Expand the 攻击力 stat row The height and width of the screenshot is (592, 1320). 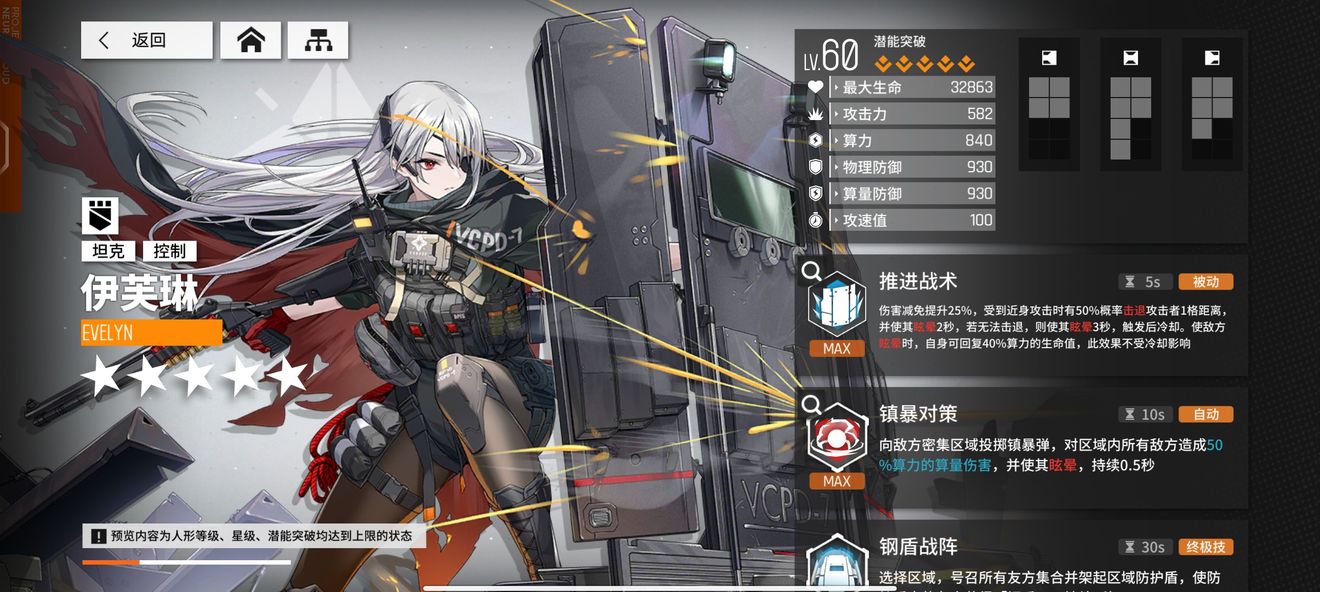pos(912,114)
